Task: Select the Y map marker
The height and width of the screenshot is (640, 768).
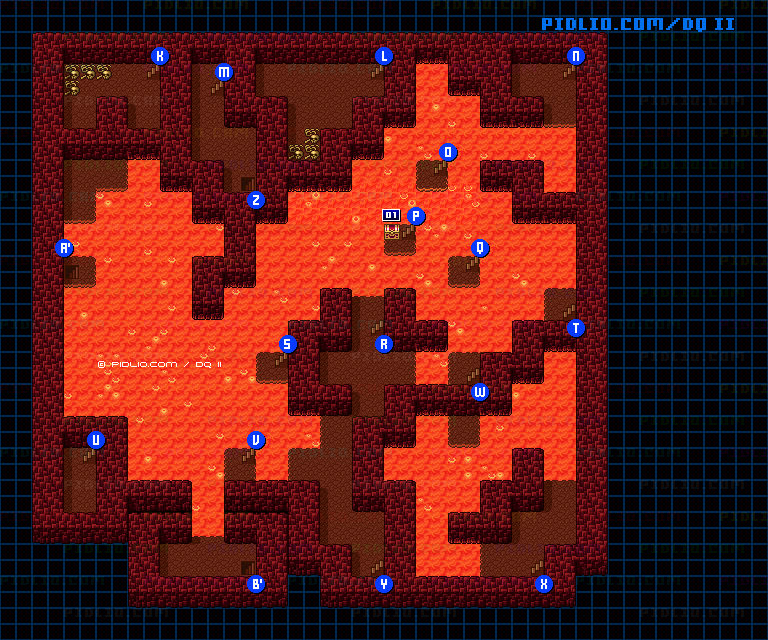Action: click(x=384, y=584)
